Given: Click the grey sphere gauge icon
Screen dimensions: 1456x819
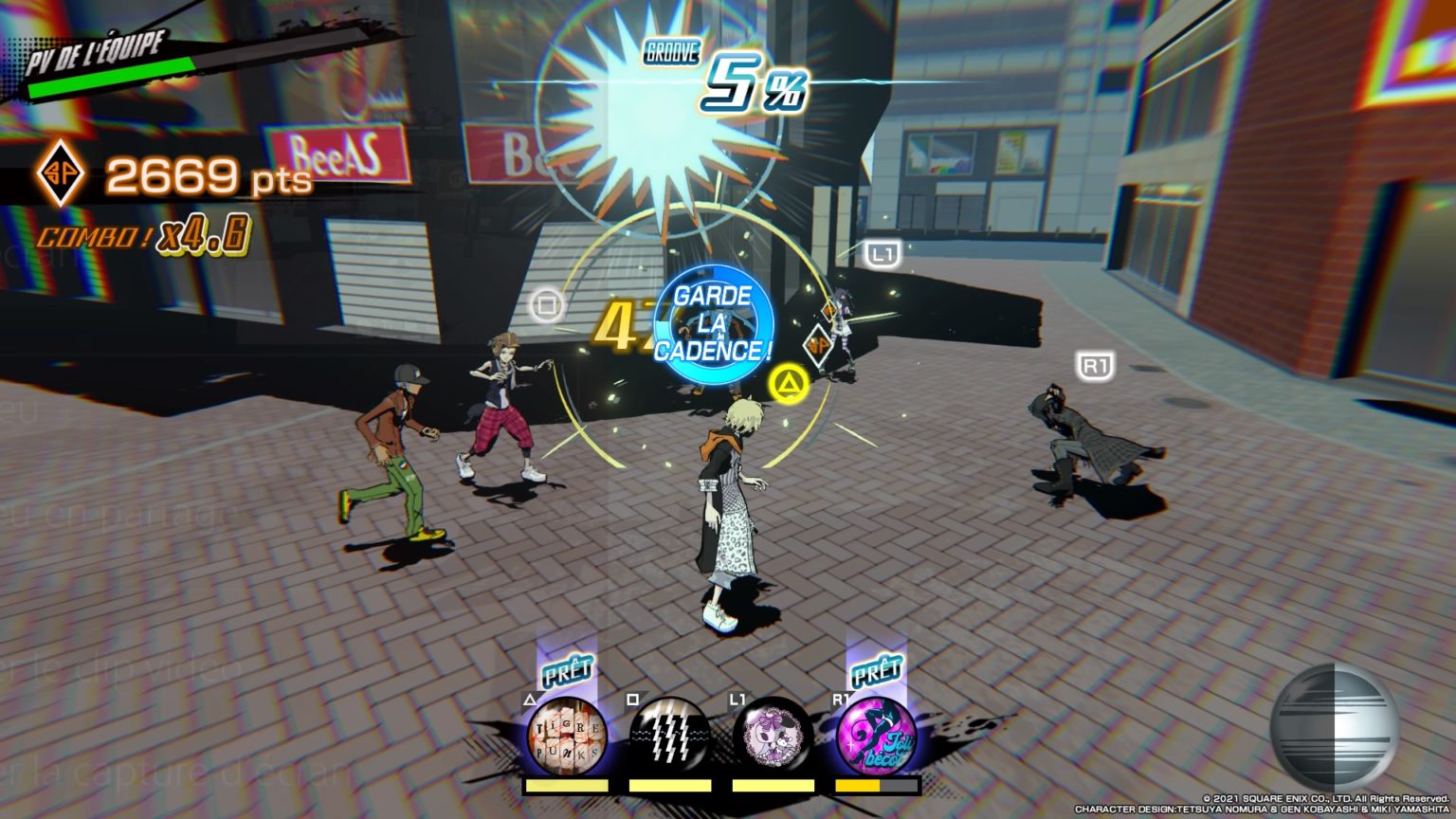Looking at the screenshot, I should click(1334, 725).
